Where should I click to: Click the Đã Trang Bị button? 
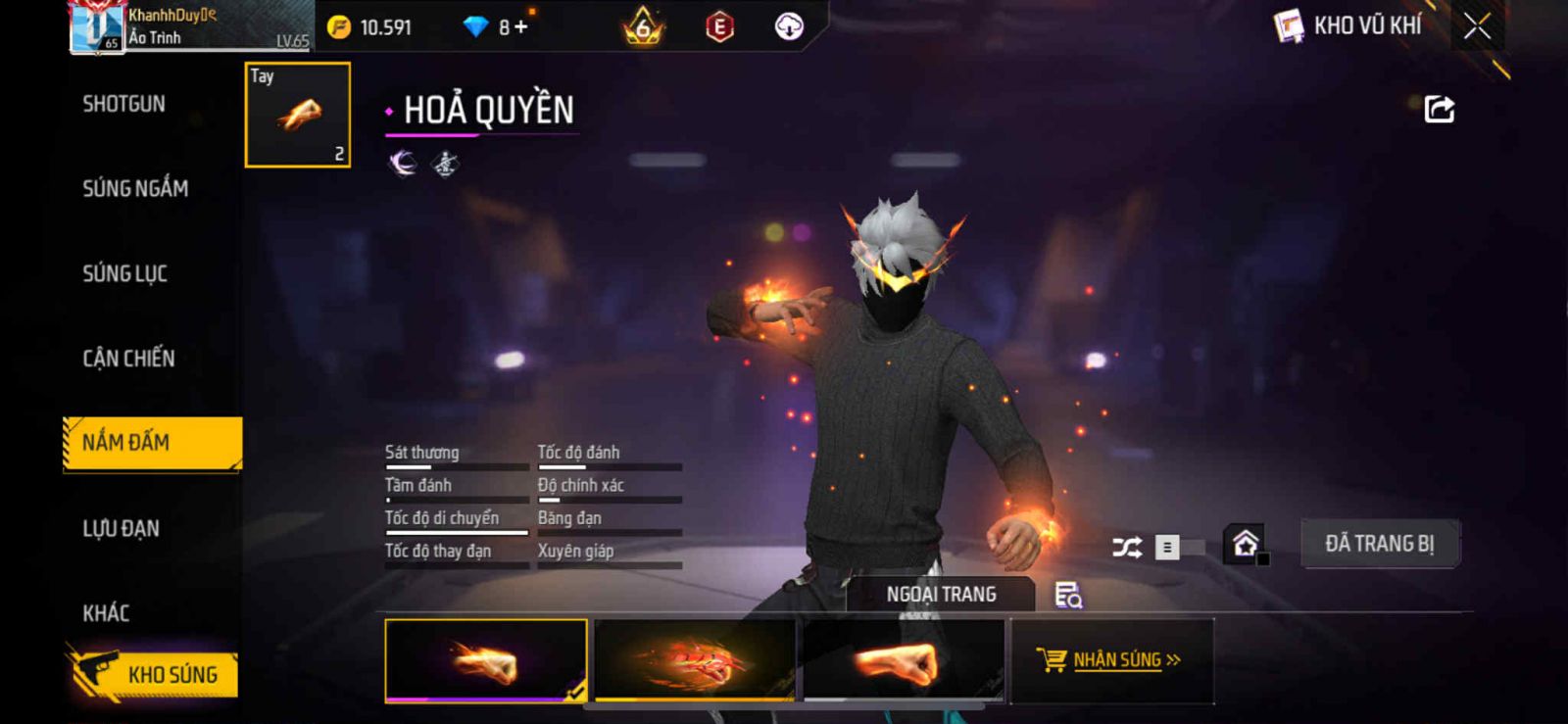(1379, 544)
